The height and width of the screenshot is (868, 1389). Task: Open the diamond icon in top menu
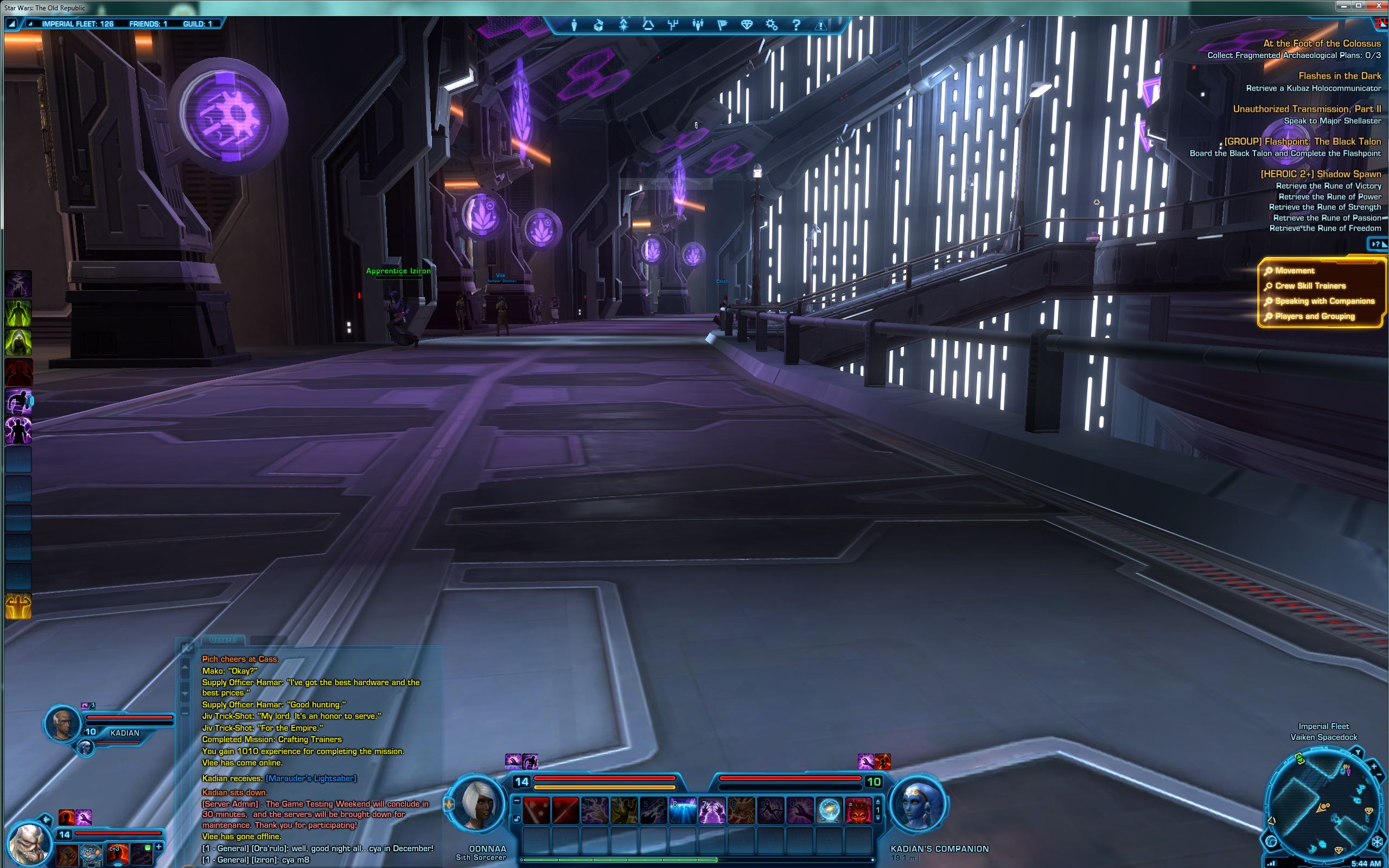[746, 25]
